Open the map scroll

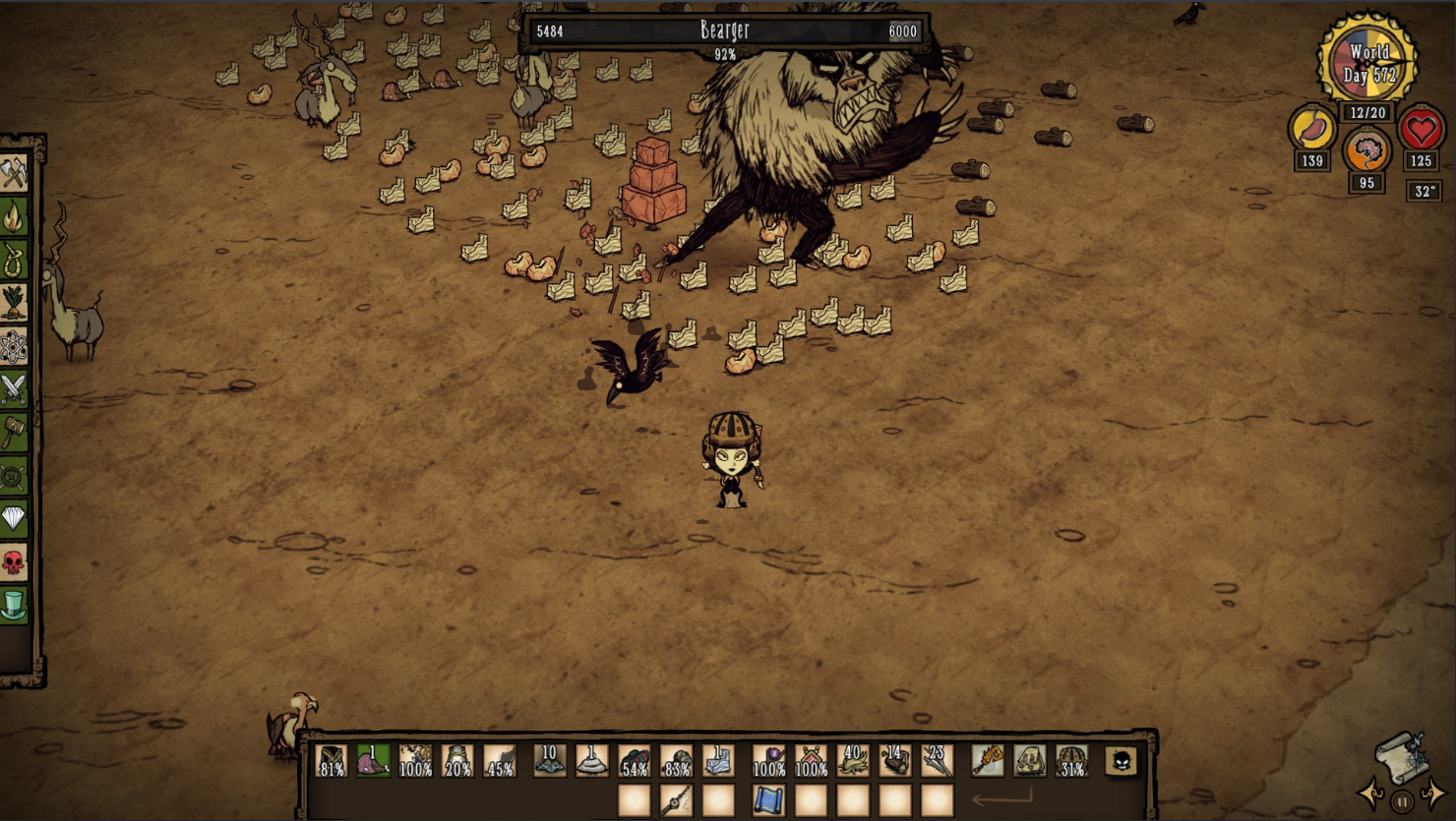tap(1401, 755)
